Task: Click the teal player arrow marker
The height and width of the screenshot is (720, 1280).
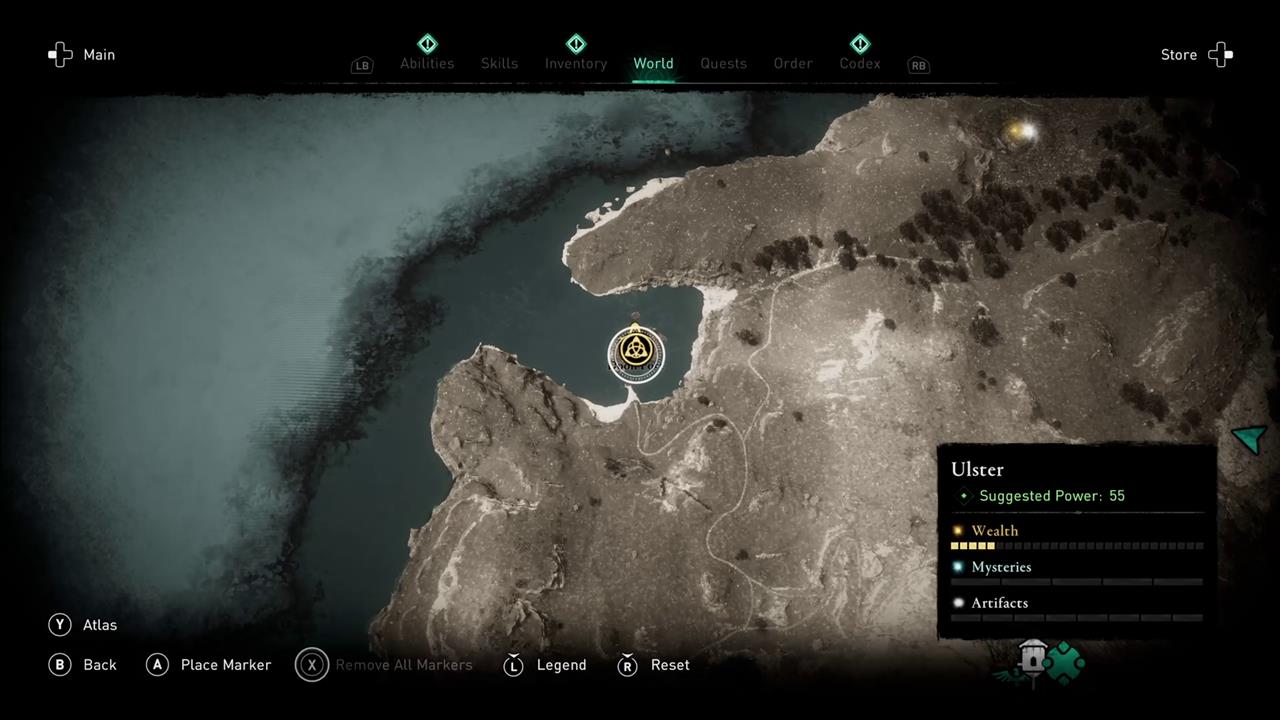Action: pos(1250,438)
